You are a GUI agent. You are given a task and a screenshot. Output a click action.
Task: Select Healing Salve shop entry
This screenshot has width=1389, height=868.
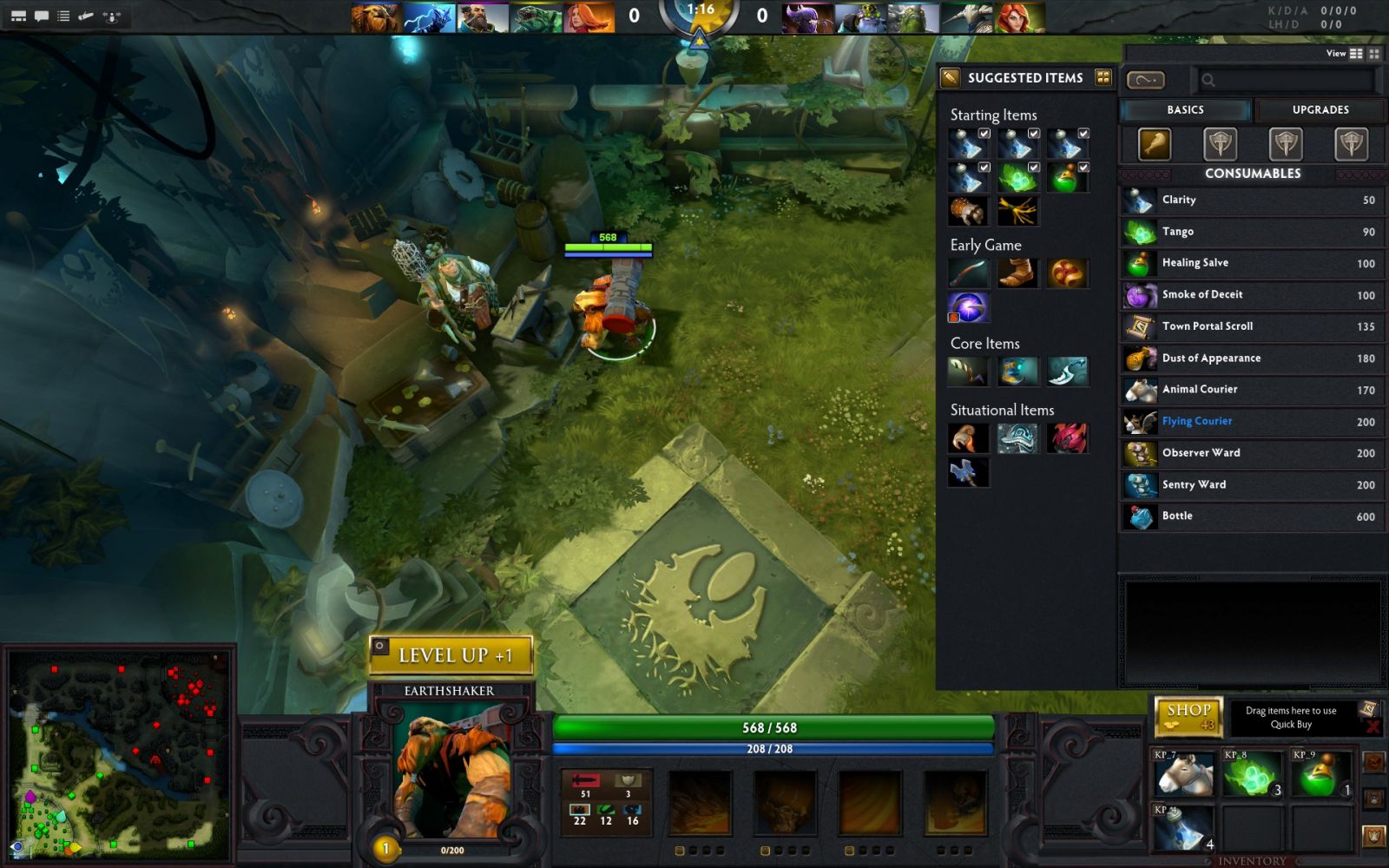click(1250, 263)
